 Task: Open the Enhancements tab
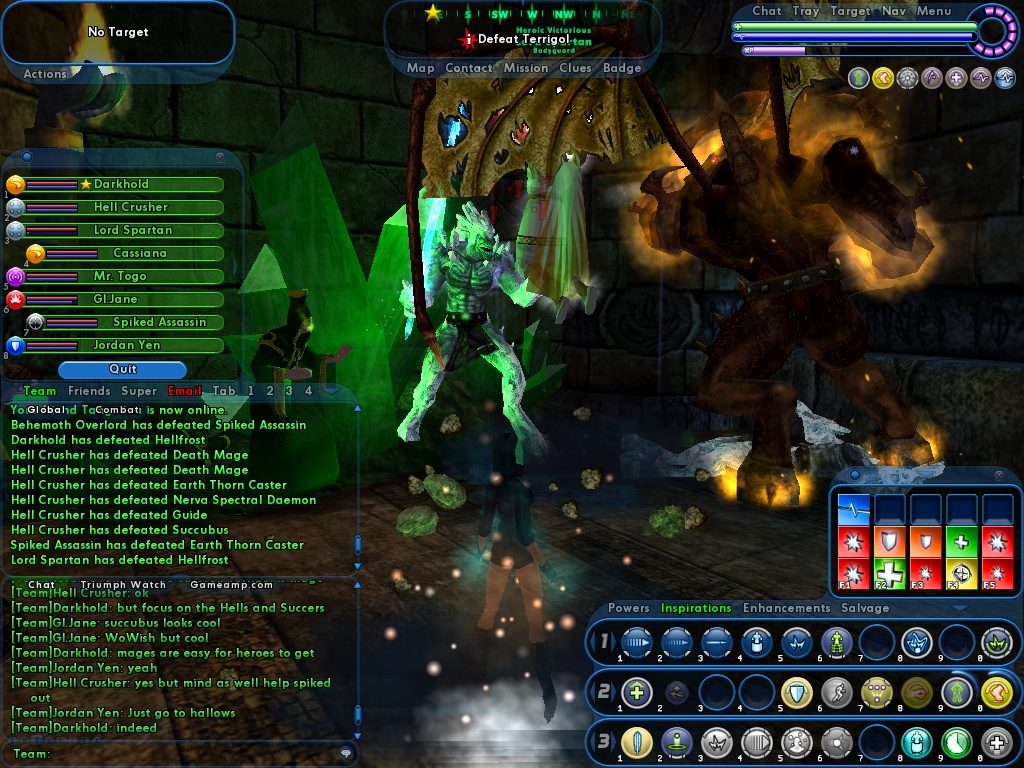pos(786,608)
